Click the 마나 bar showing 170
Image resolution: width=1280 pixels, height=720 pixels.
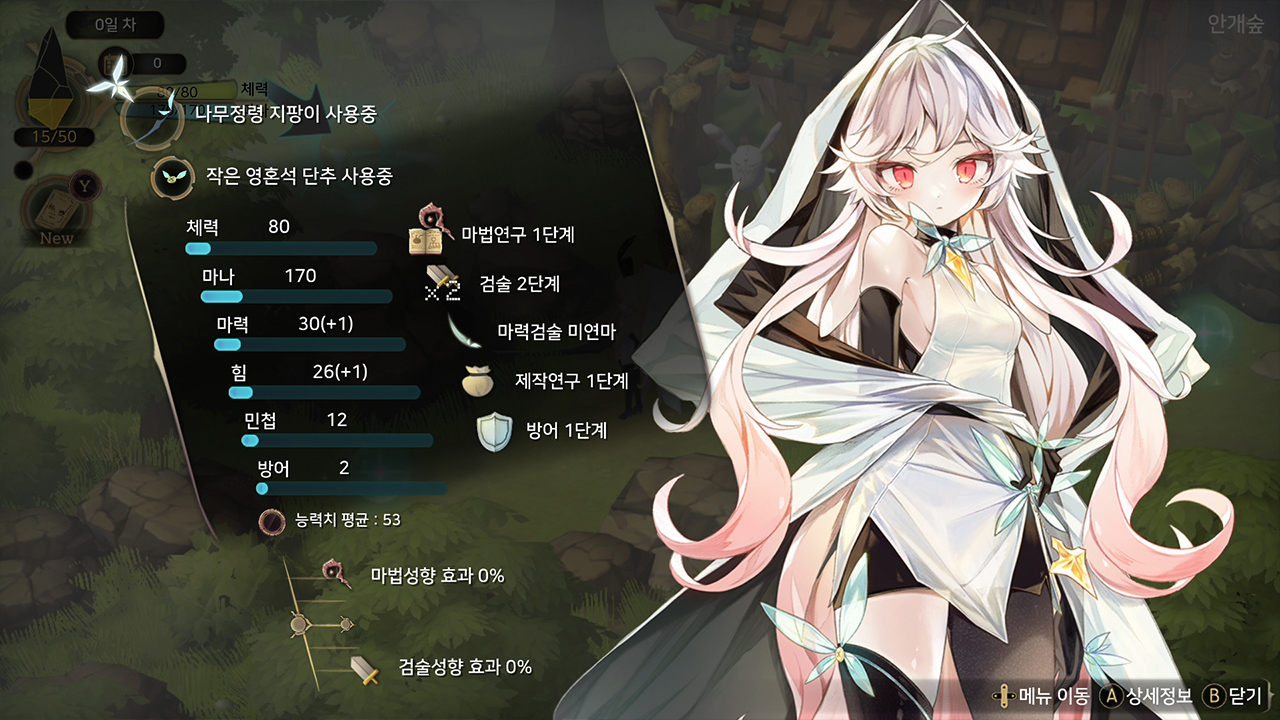[296, 296]
